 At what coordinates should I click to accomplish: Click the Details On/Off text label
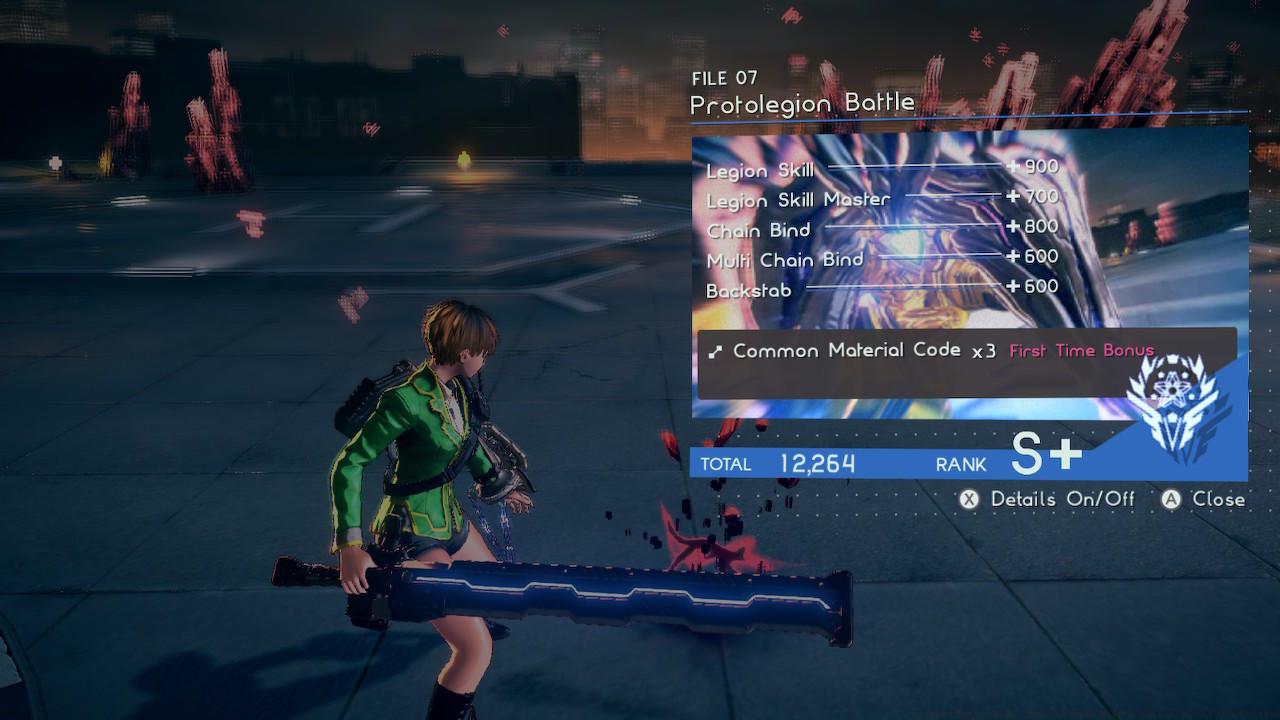pyautogui.click(x=1064, y=499)
